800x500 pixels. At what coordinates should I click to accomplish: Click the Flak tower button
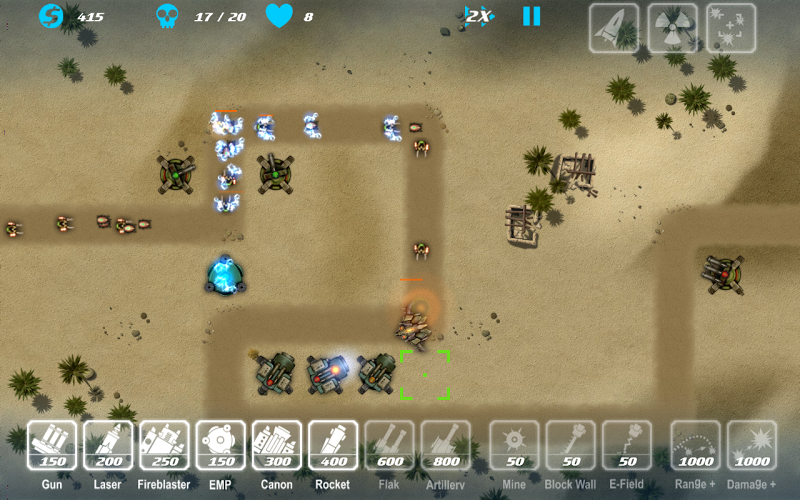(390, 445)
